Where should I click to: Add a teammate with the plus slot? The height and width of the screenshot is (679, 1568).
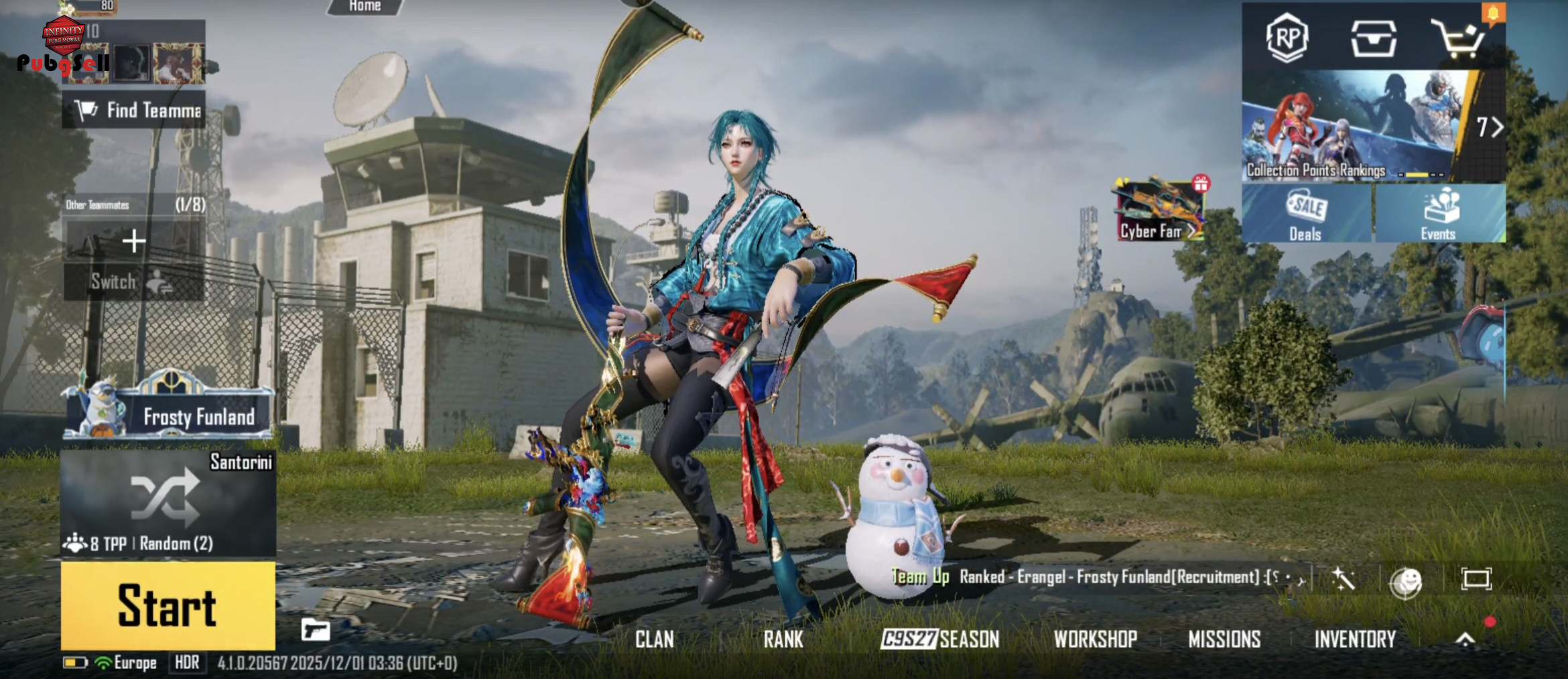point(134,241)
